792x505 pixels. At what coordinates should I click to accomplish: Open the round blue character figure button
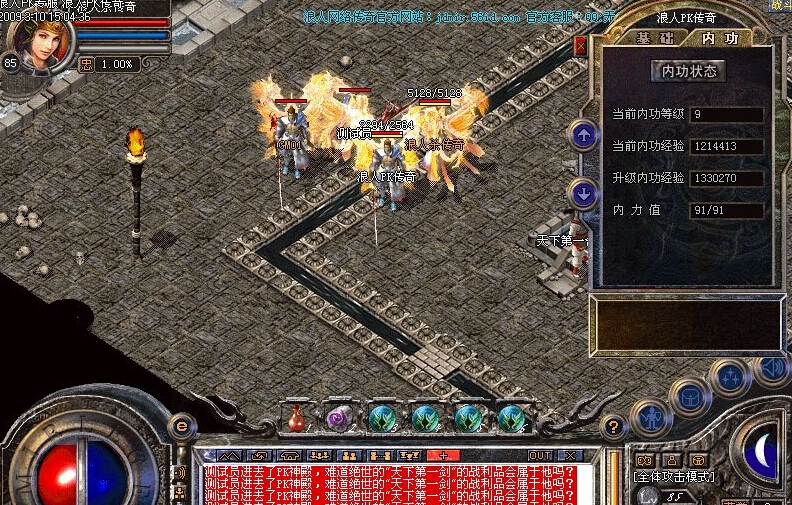[x=650, y=416]
